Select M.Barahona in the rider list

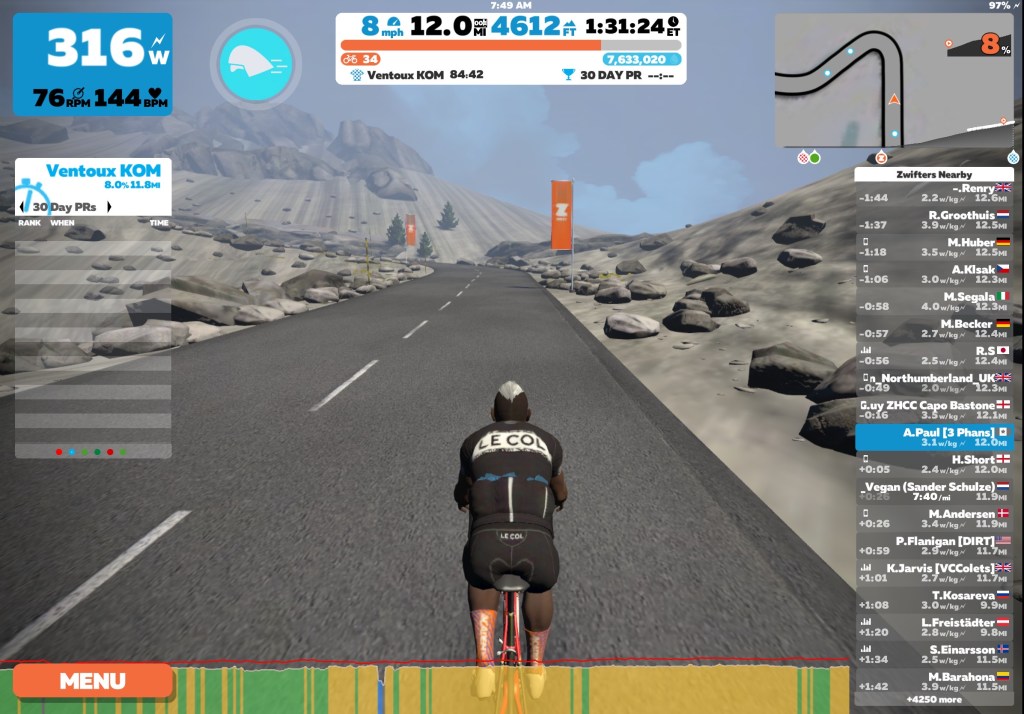pyautogui.click(x=934, y=681)
